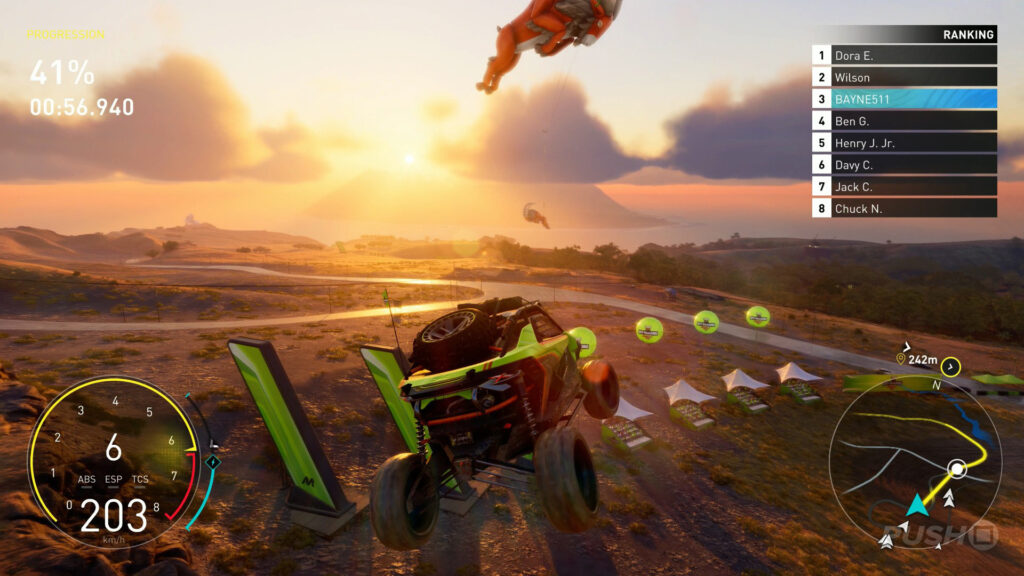The image size is (1024, 576).
Task: Click the cyan player arrow on minimap
Action: pyautogui.click(x=916, y=506)
